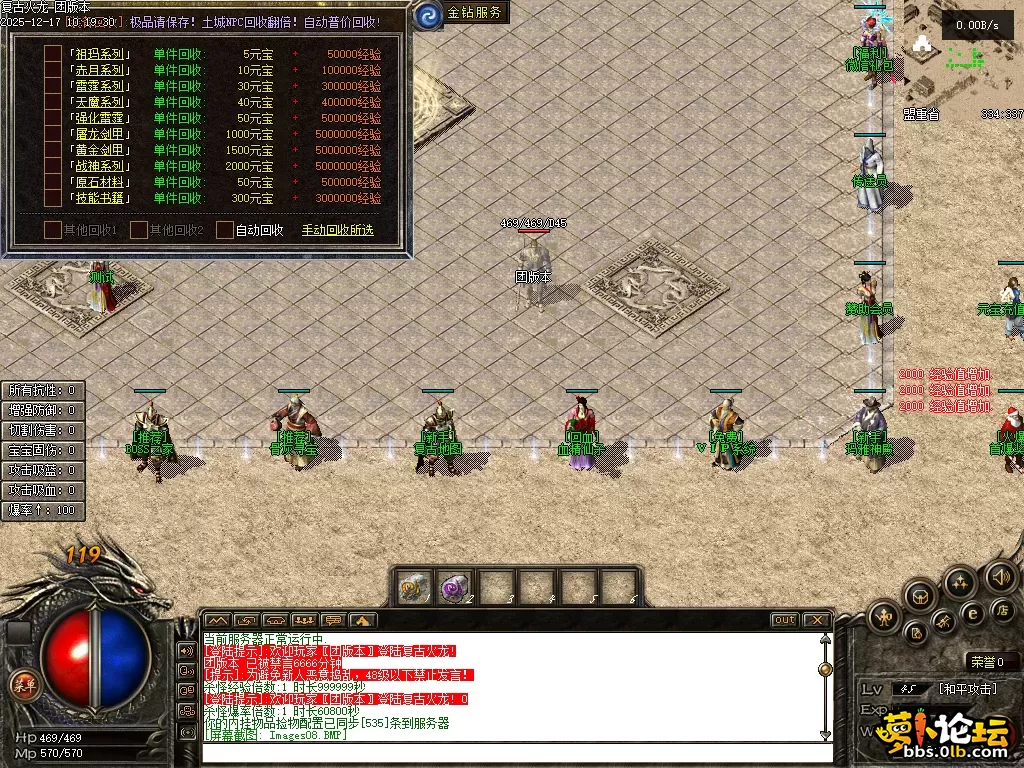This screenshot has height=768, width=1024.
Task: Click the 手动回收所选 link
Action: tap(337, 230)
